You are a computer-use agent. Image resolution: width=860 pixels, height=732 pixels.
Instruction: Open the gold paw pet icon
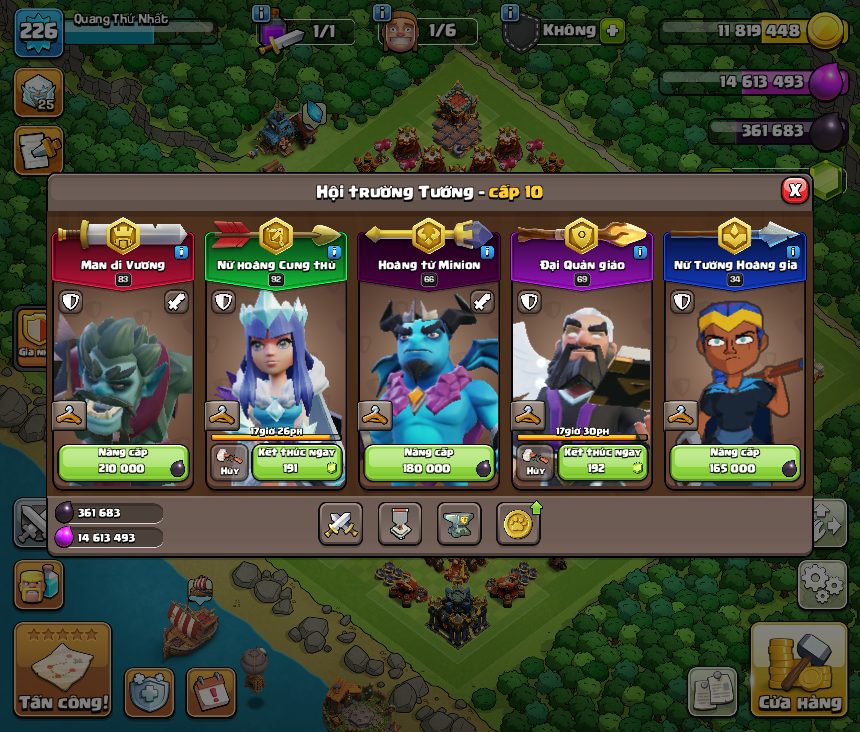tap(518, 523)
